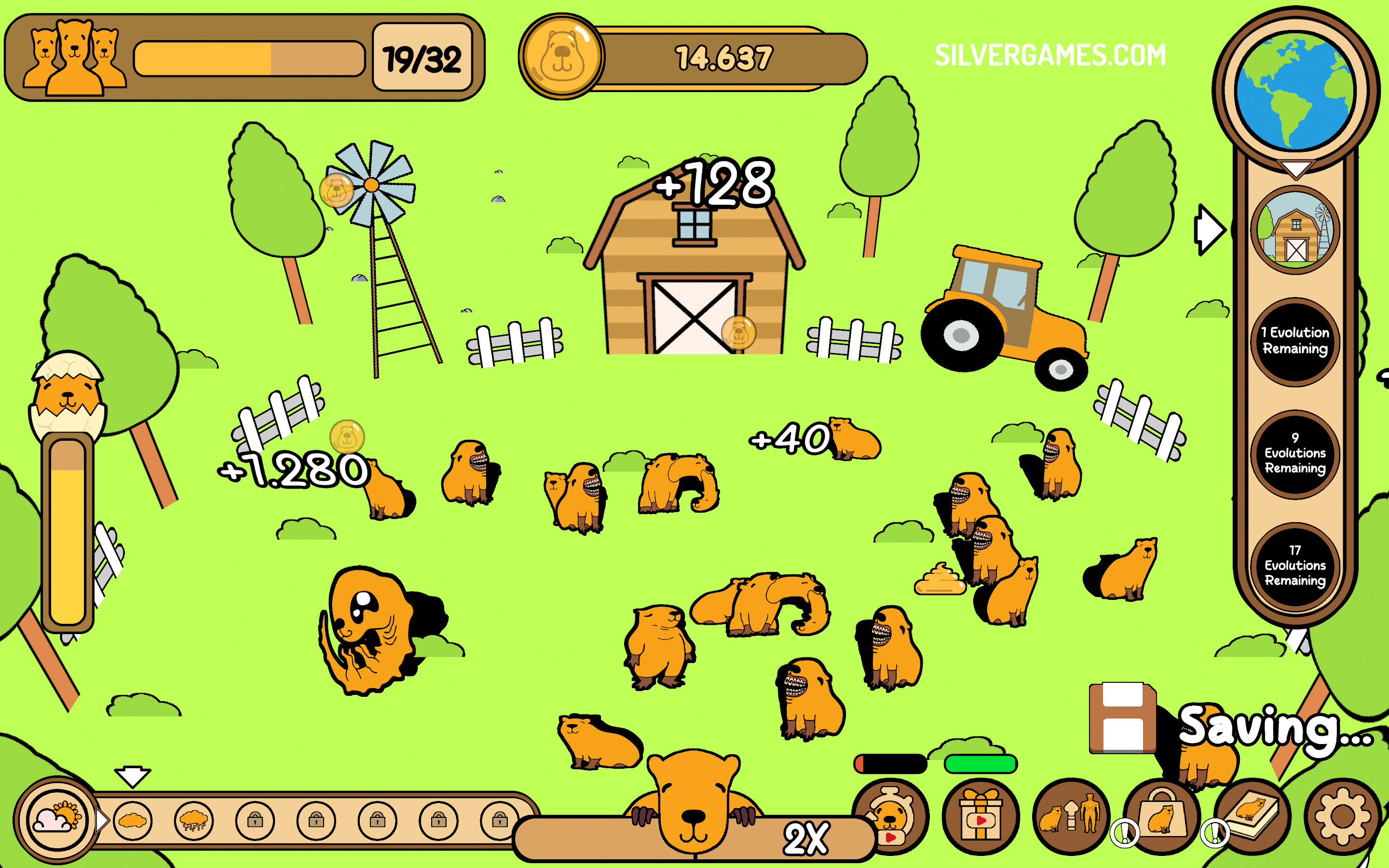
Task: Claim the video reward gift box
Action: (980, 817)
